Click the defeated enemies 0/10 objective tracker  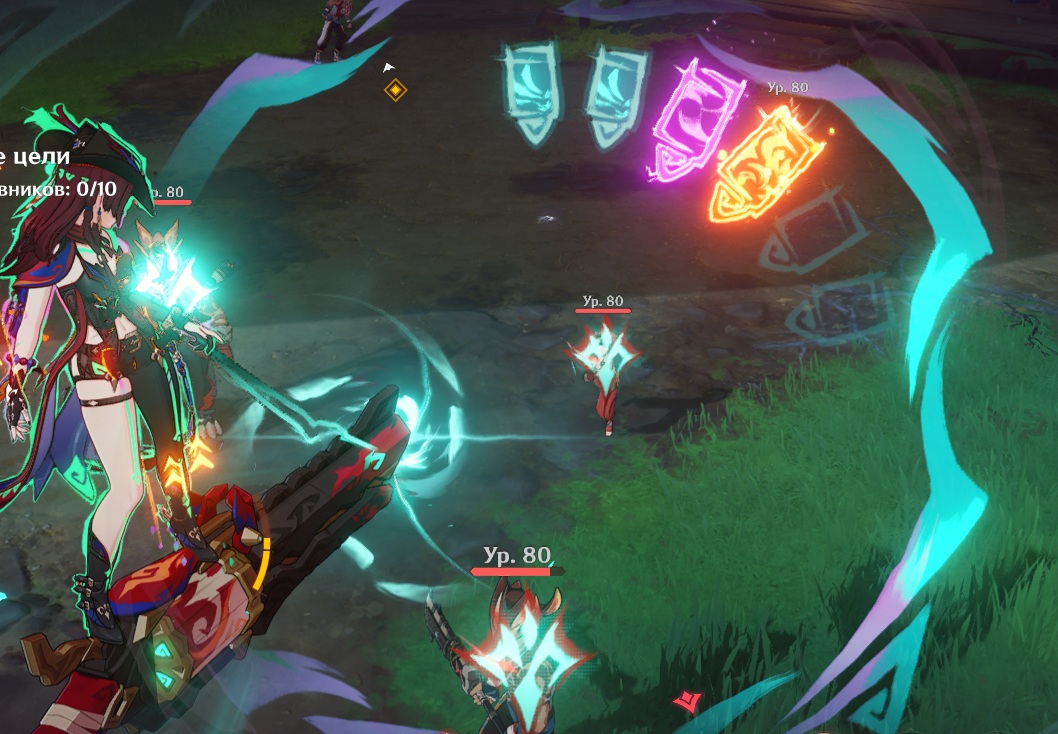click(x=60, y=188)
